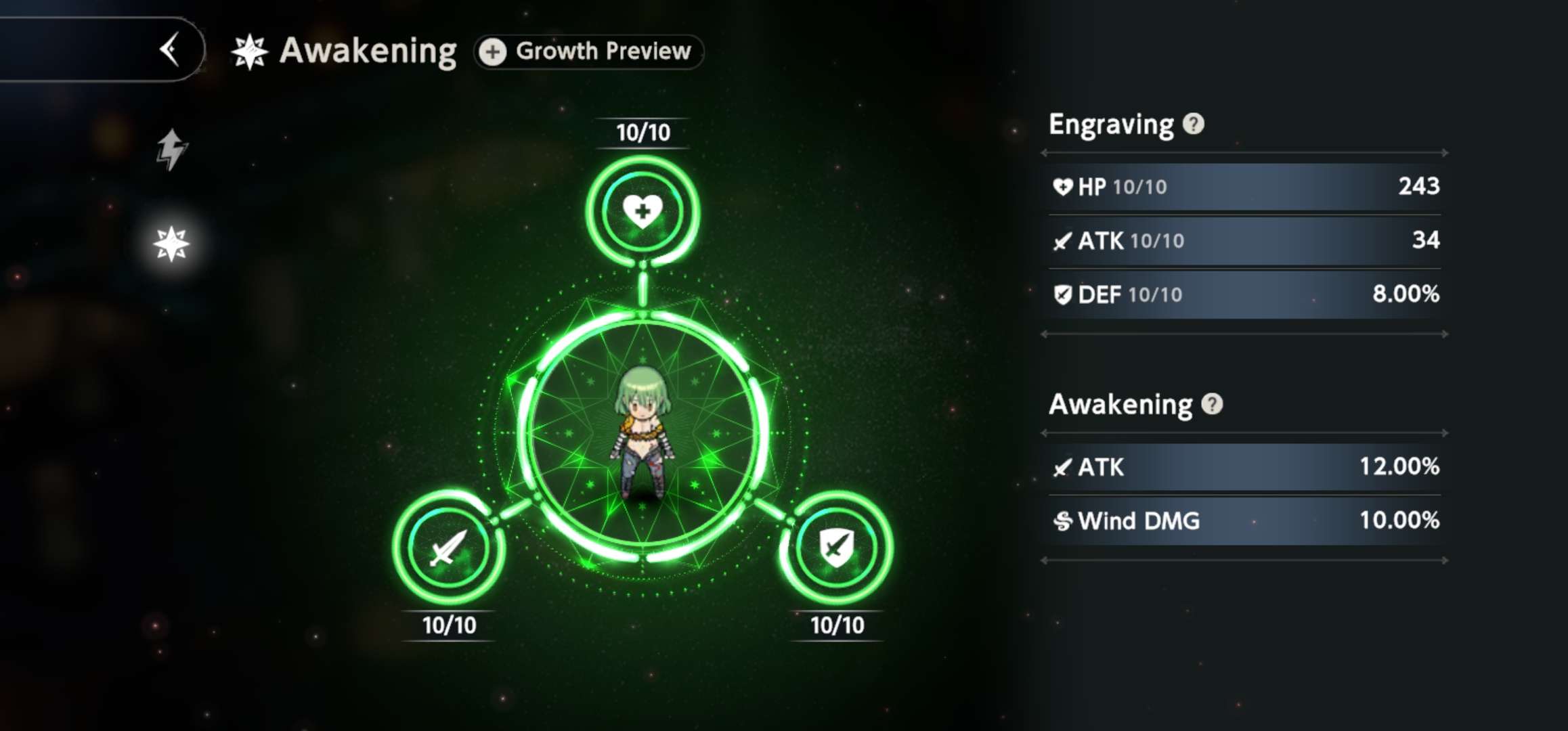Switch to the lightning bolt tab
Image resolution: width=1568 pixels, height=731 pixels.
click(x=171, y=149)
